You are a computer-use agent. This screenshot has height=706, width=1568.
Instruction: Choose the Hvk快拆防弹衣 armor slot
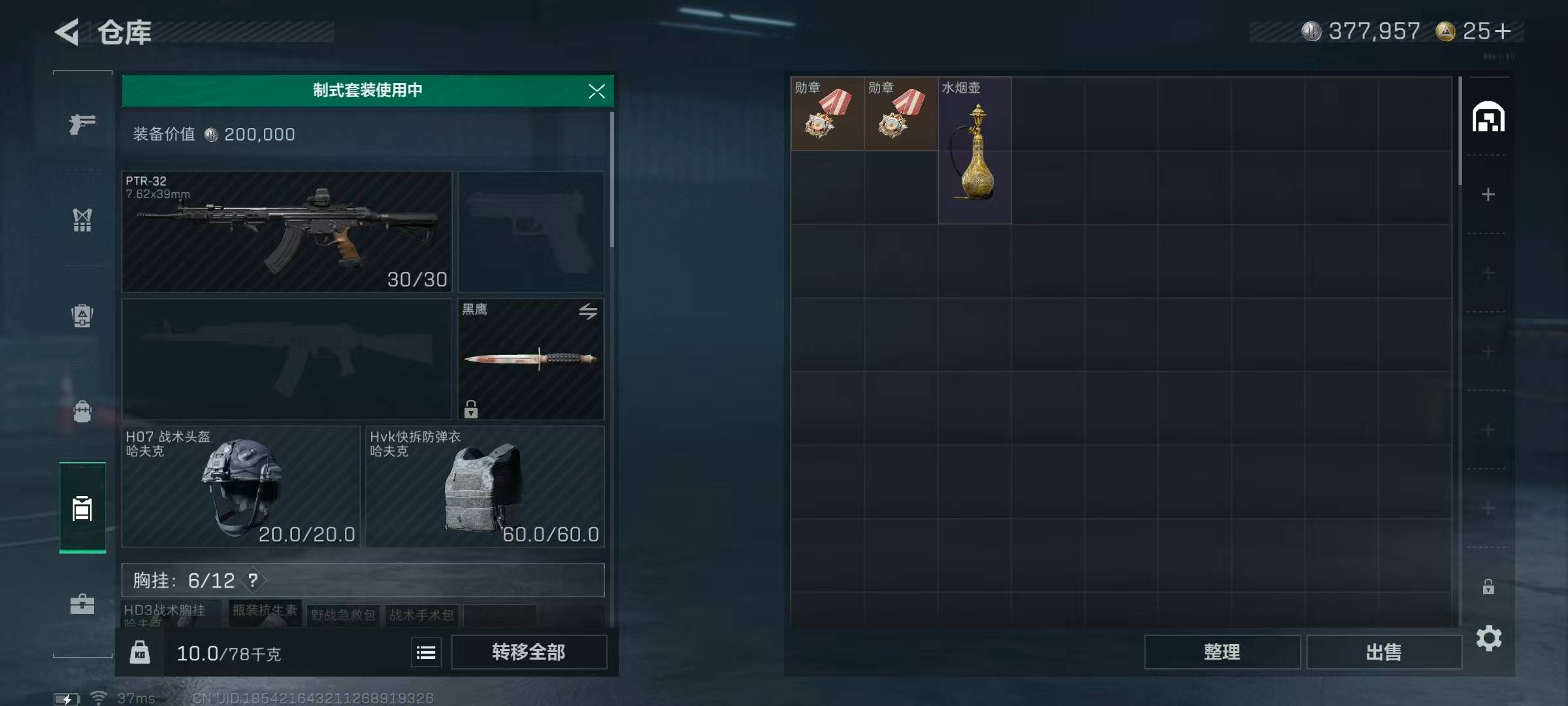pos(485,486)
